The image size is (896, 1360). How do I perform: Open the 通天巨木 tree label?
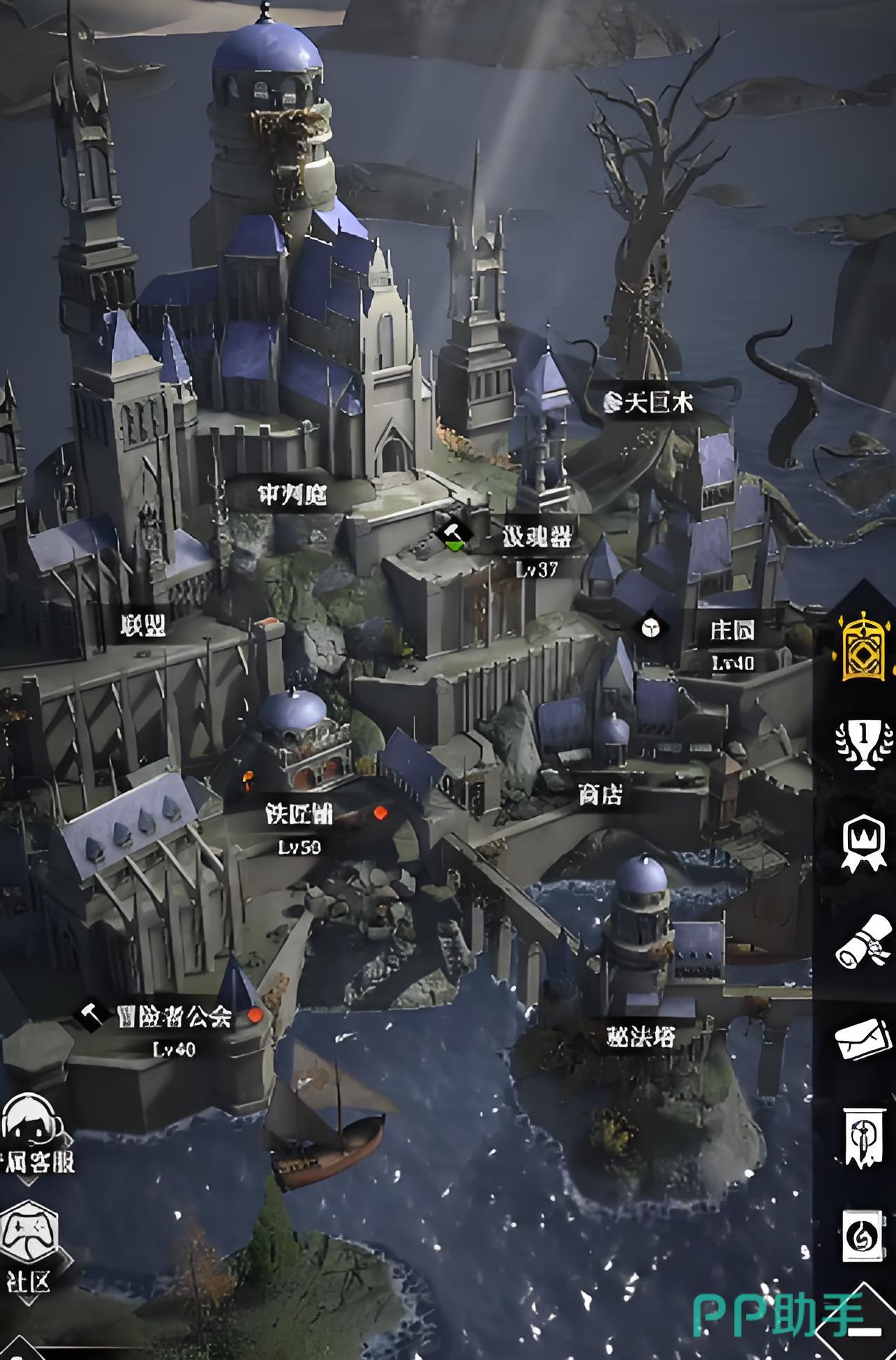tap(650, 403)
